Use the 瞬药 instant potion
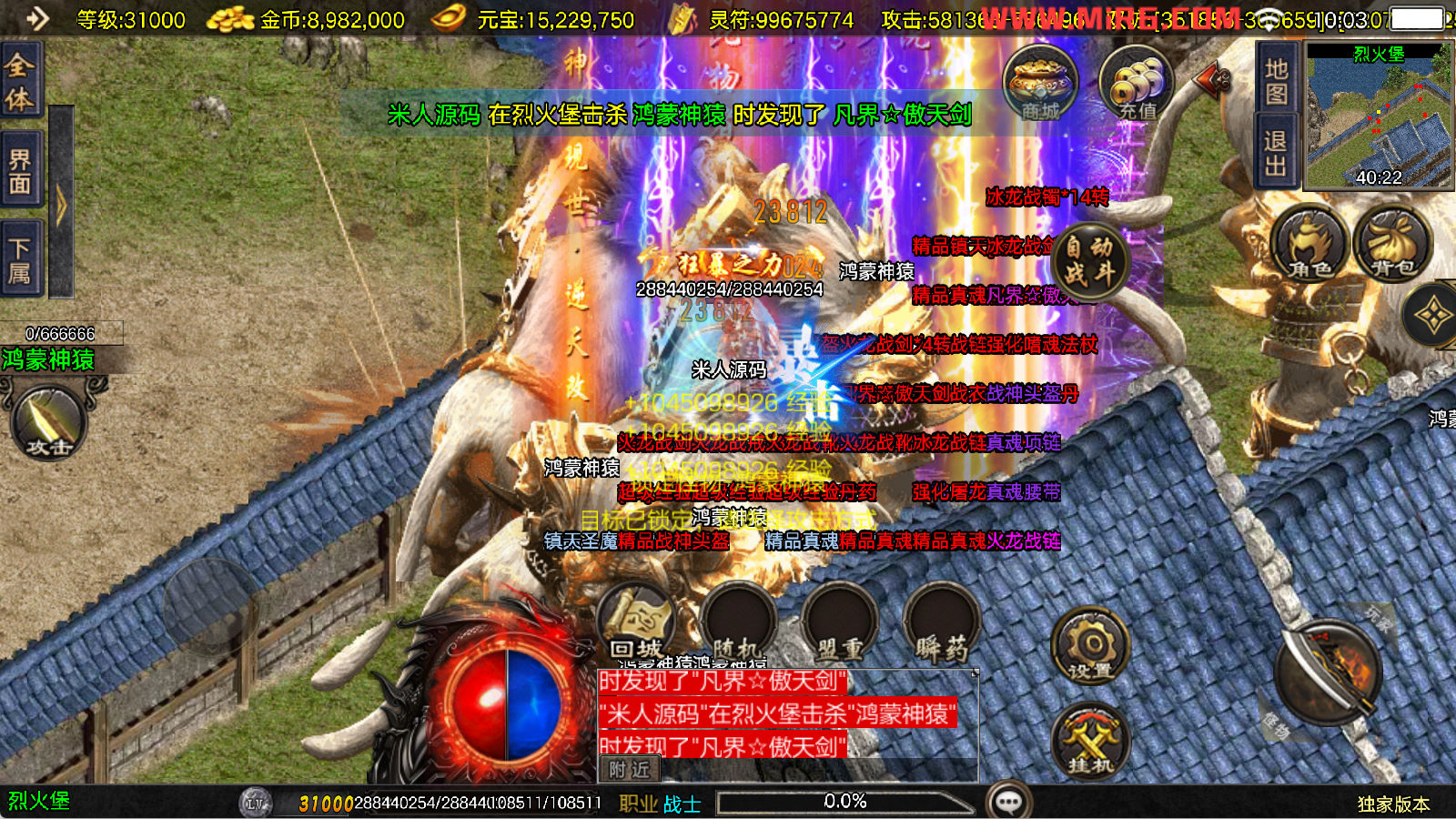The image size is (1456, 819). coord(941,624)
